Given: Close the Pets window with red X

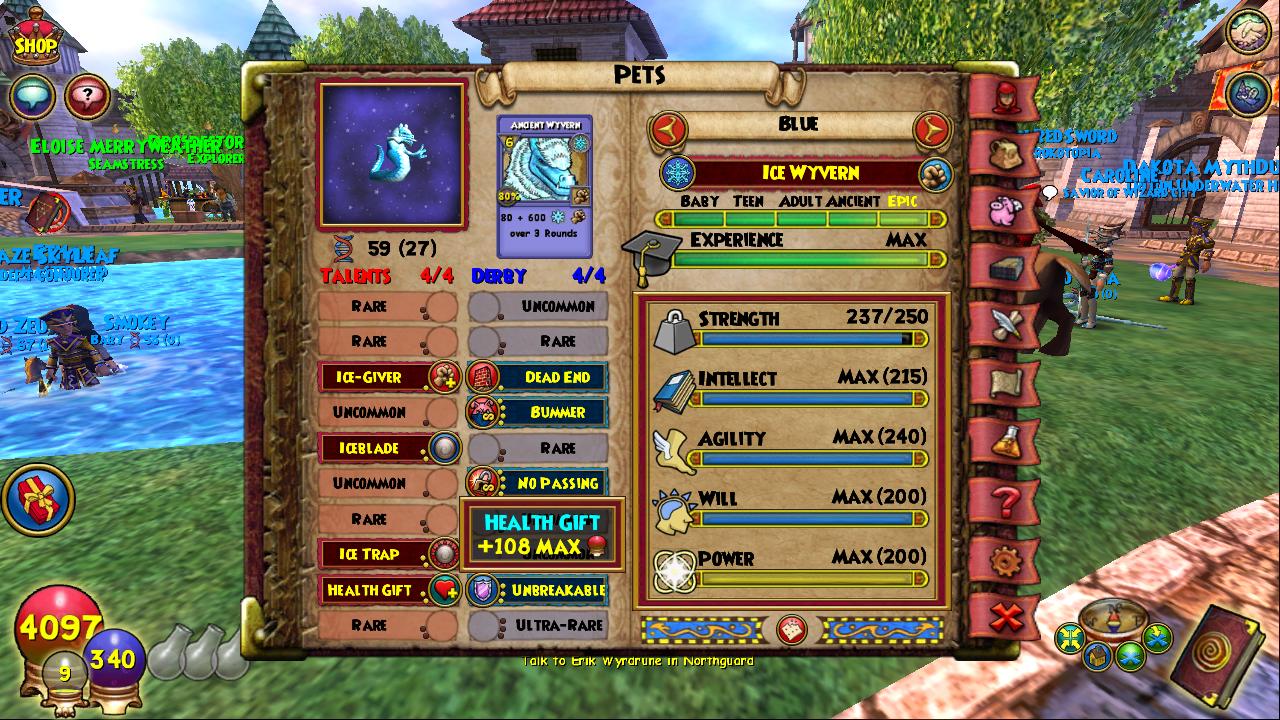Looking at the screenshot, I should coord(1004,619).
